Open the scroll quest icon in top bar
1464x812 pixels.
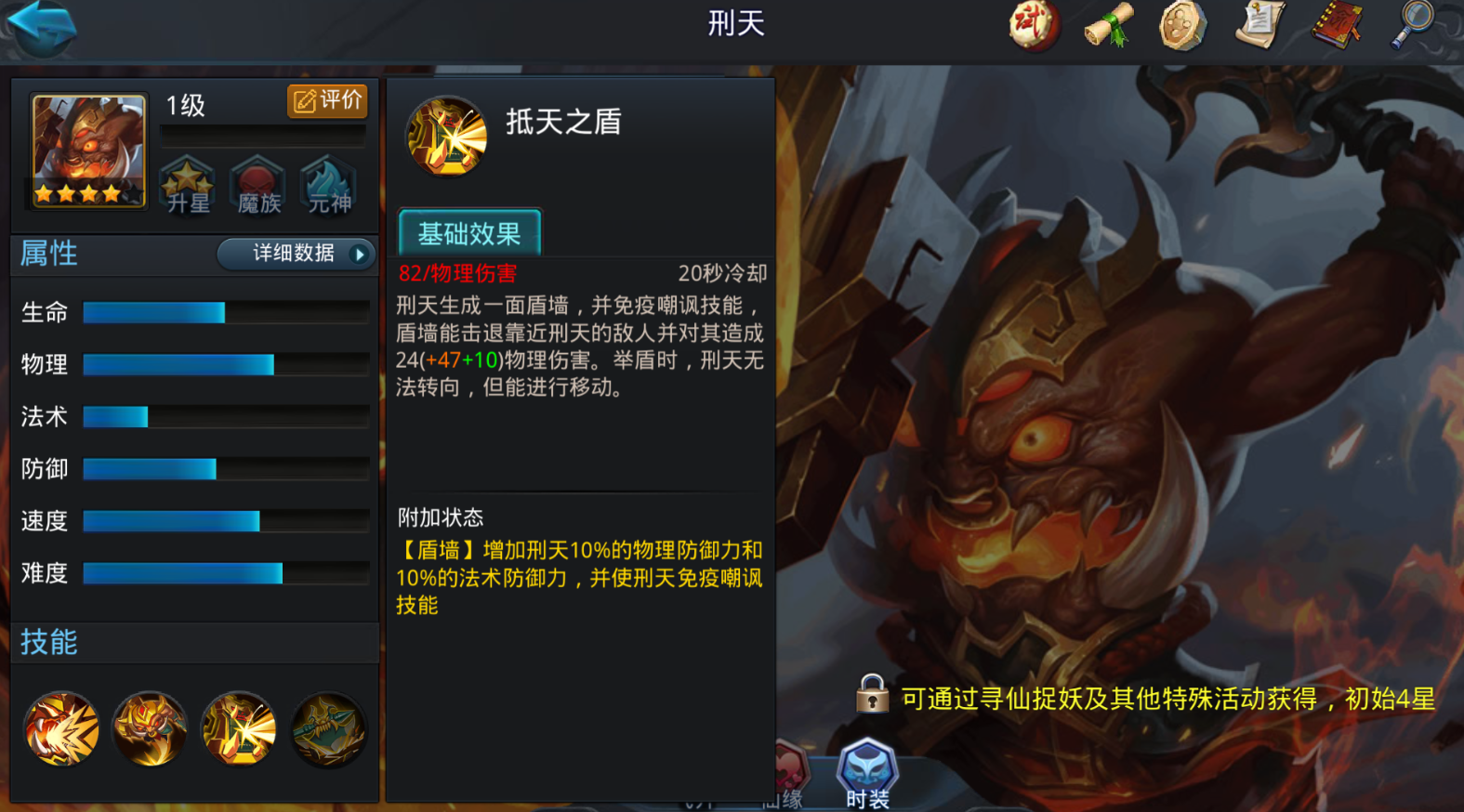coord(1106,26)
